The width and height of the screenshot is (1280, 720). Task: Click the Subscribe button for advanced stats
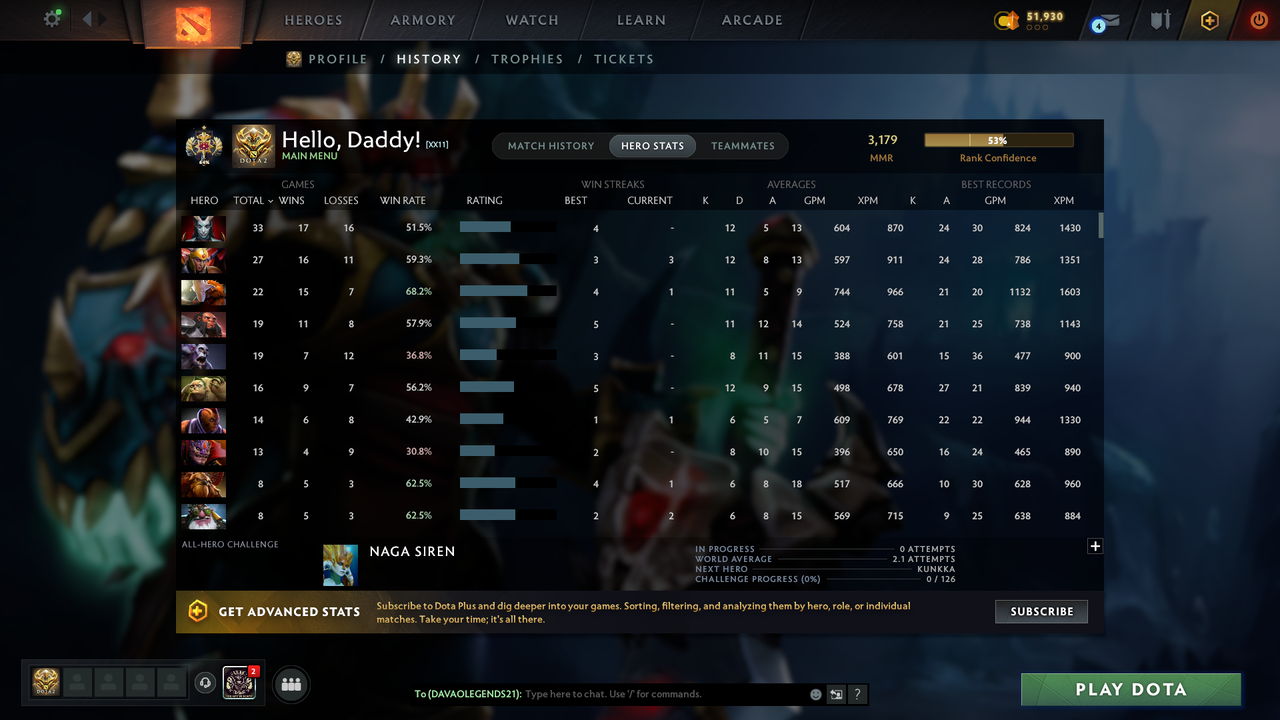[x=1041, y=611]
